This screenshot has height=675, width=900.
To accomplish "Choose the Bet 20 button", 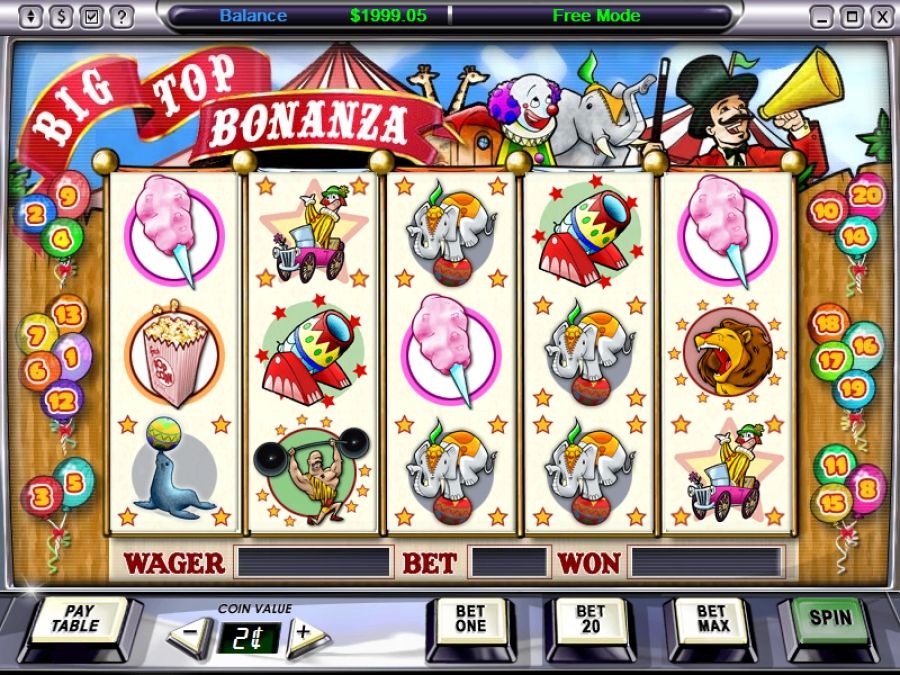I will 590,620.
